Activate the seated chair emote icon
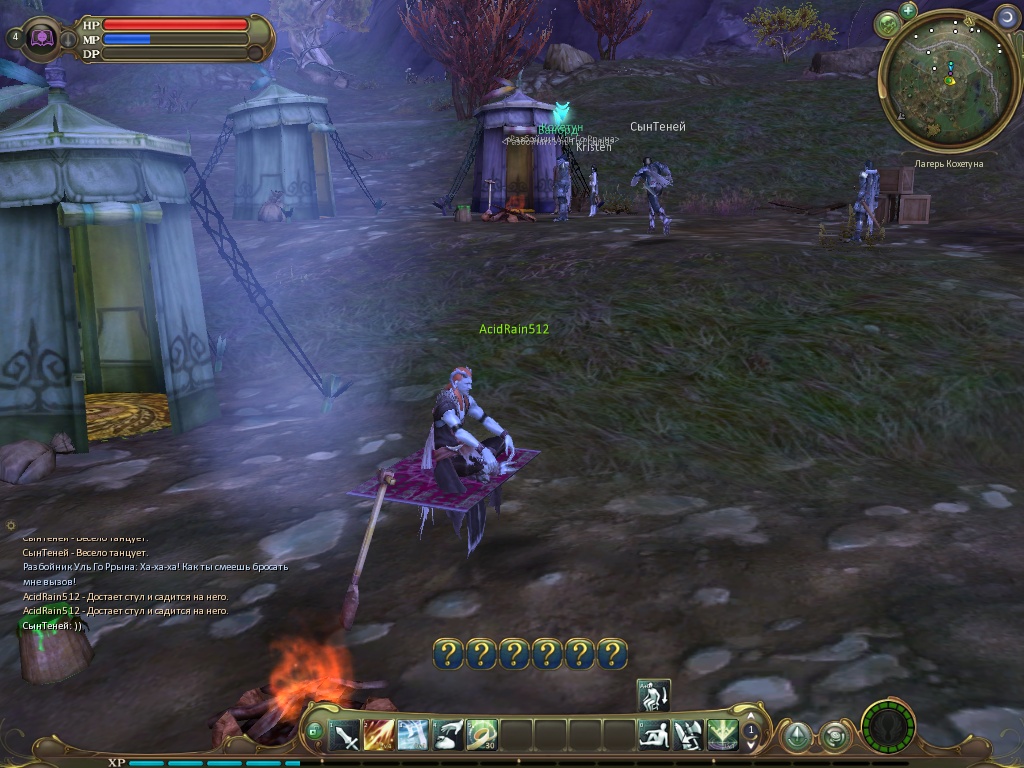Viewport: 1024px width, 768px height. click(x=688, y=736)
